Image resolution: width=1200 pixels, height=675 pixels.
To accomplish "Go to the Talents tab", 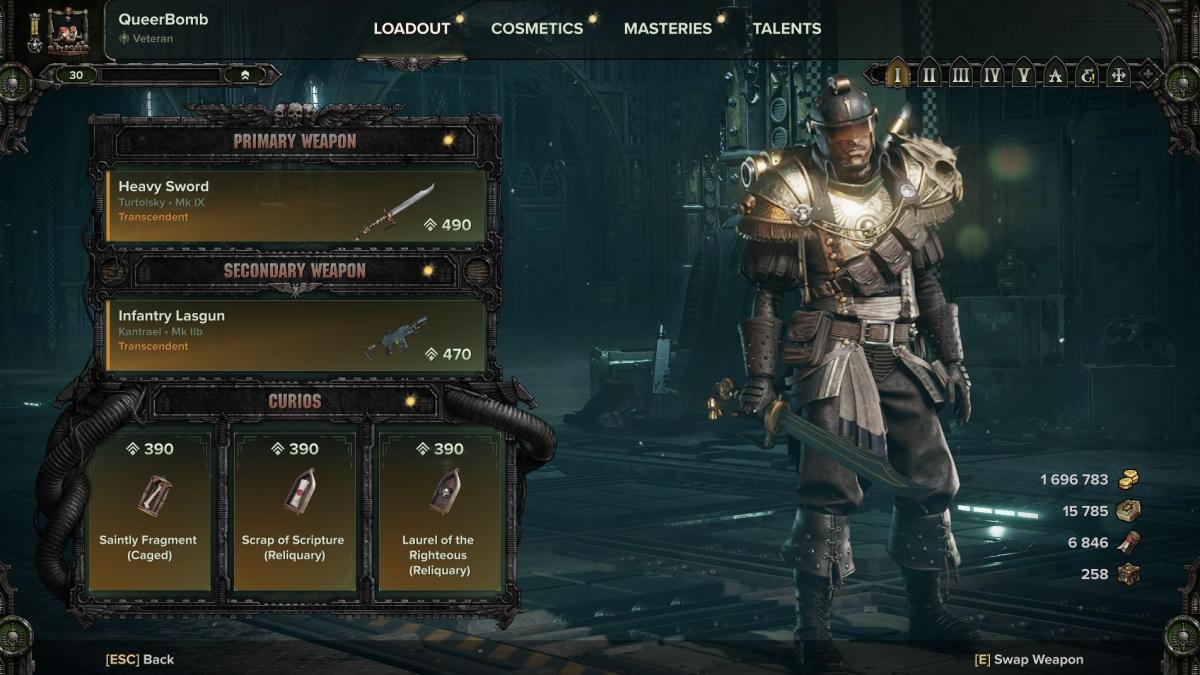I will coord(786,28).
